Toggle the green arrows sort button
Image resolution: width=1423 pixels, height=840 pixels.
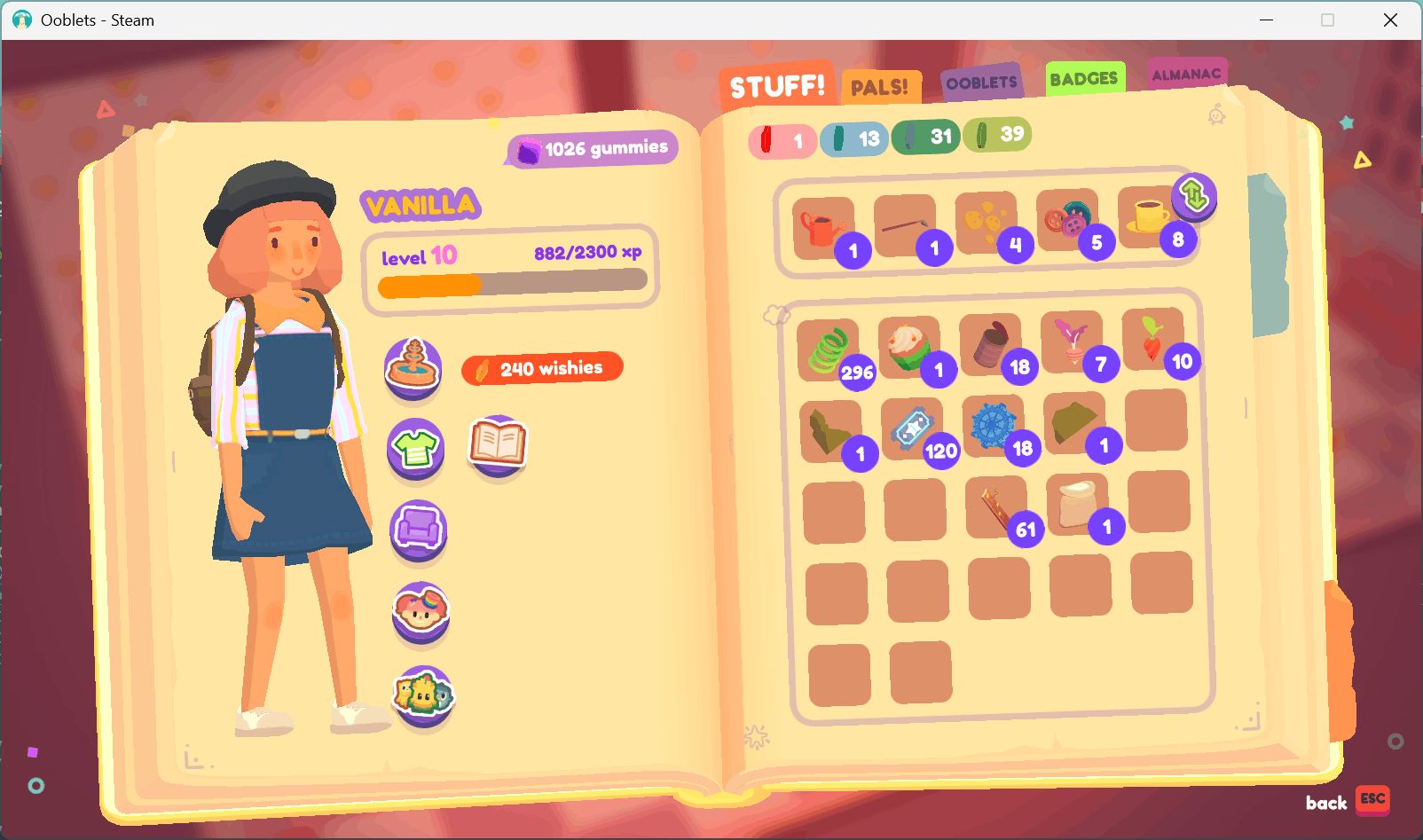pos(1193,194)
